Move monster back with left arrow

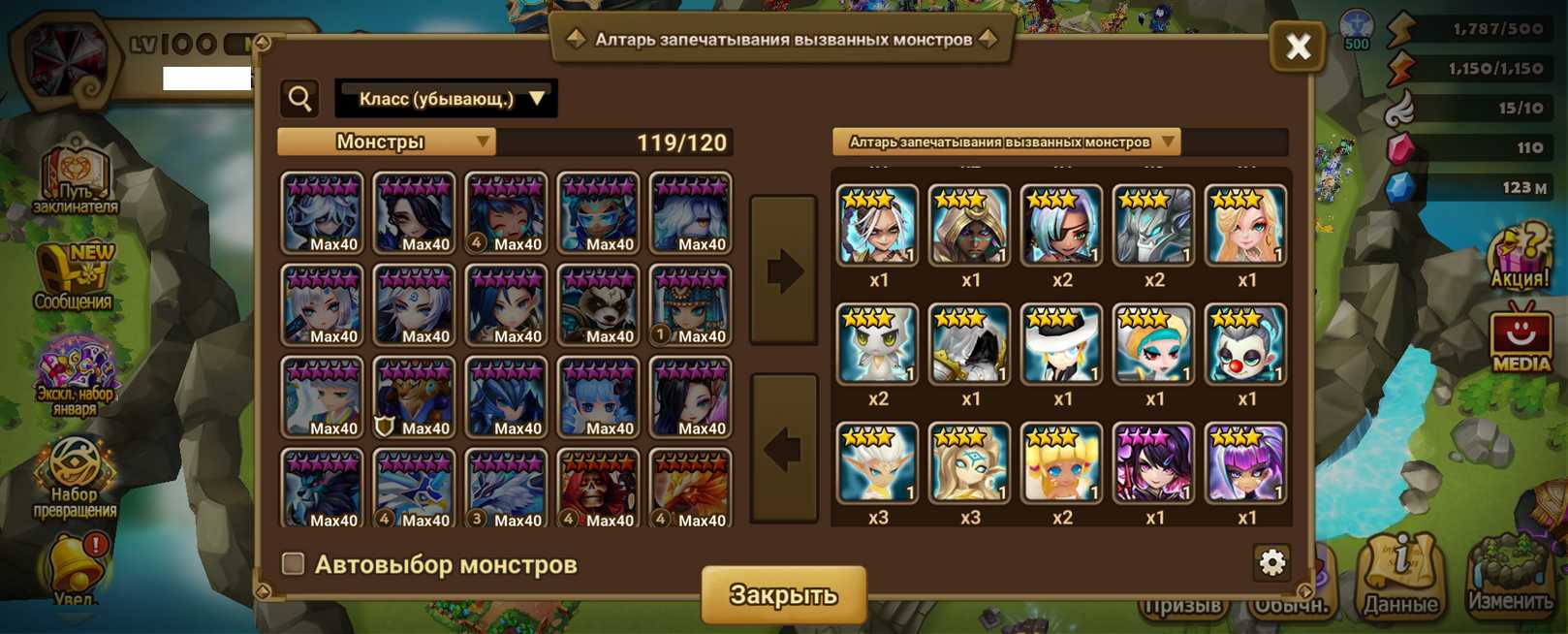tap(784, 448)
